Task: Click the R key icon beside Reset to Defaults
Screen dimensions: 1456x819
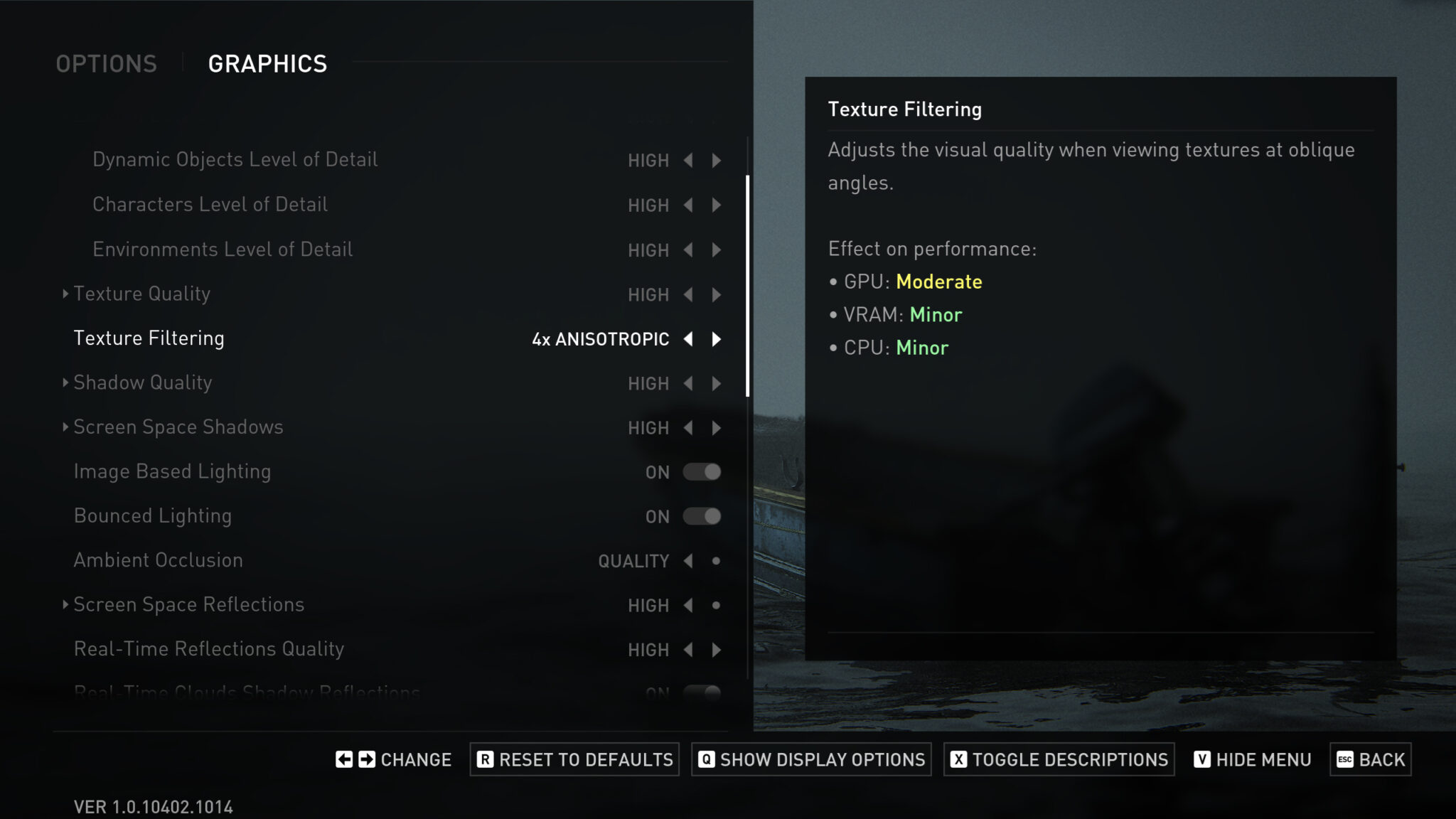Action: 486,759
